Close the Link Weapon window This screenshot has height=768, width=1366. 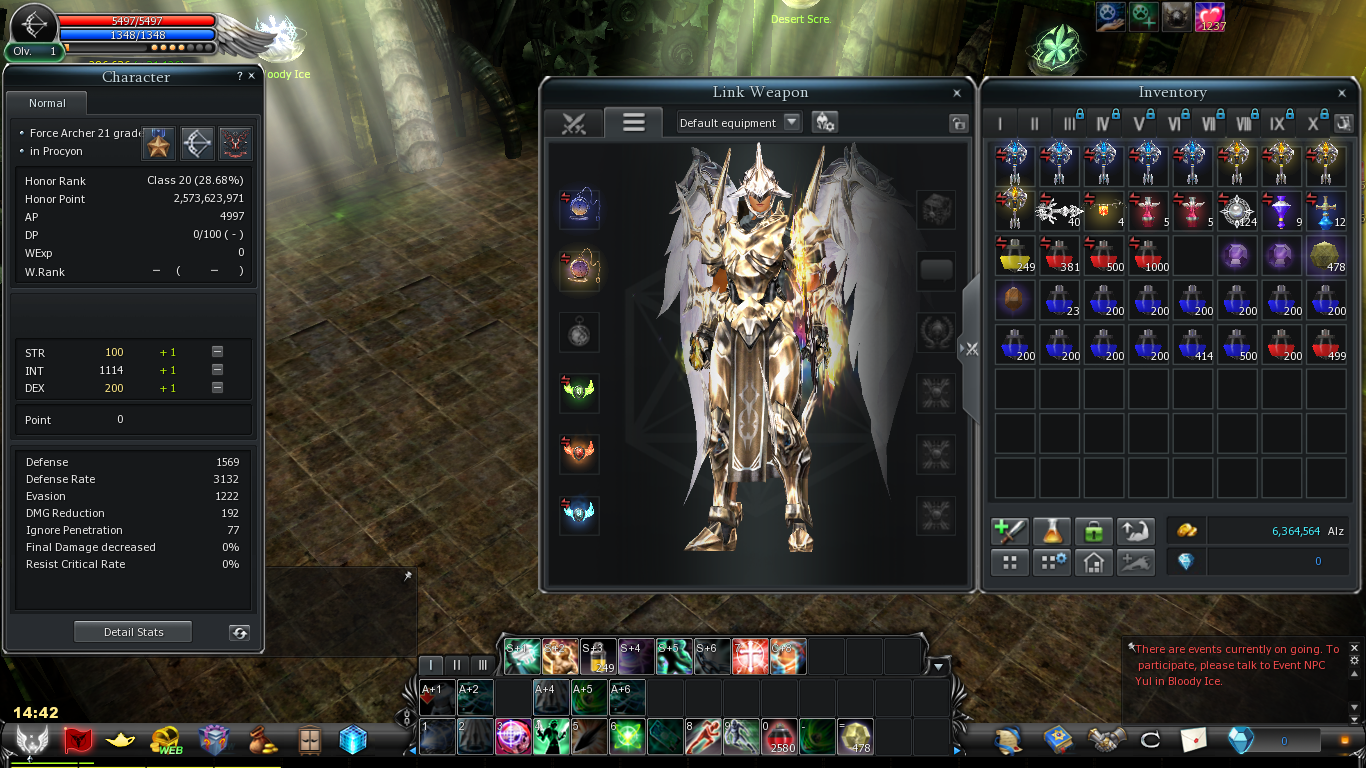pyautogui.click(x=957, y=93)
